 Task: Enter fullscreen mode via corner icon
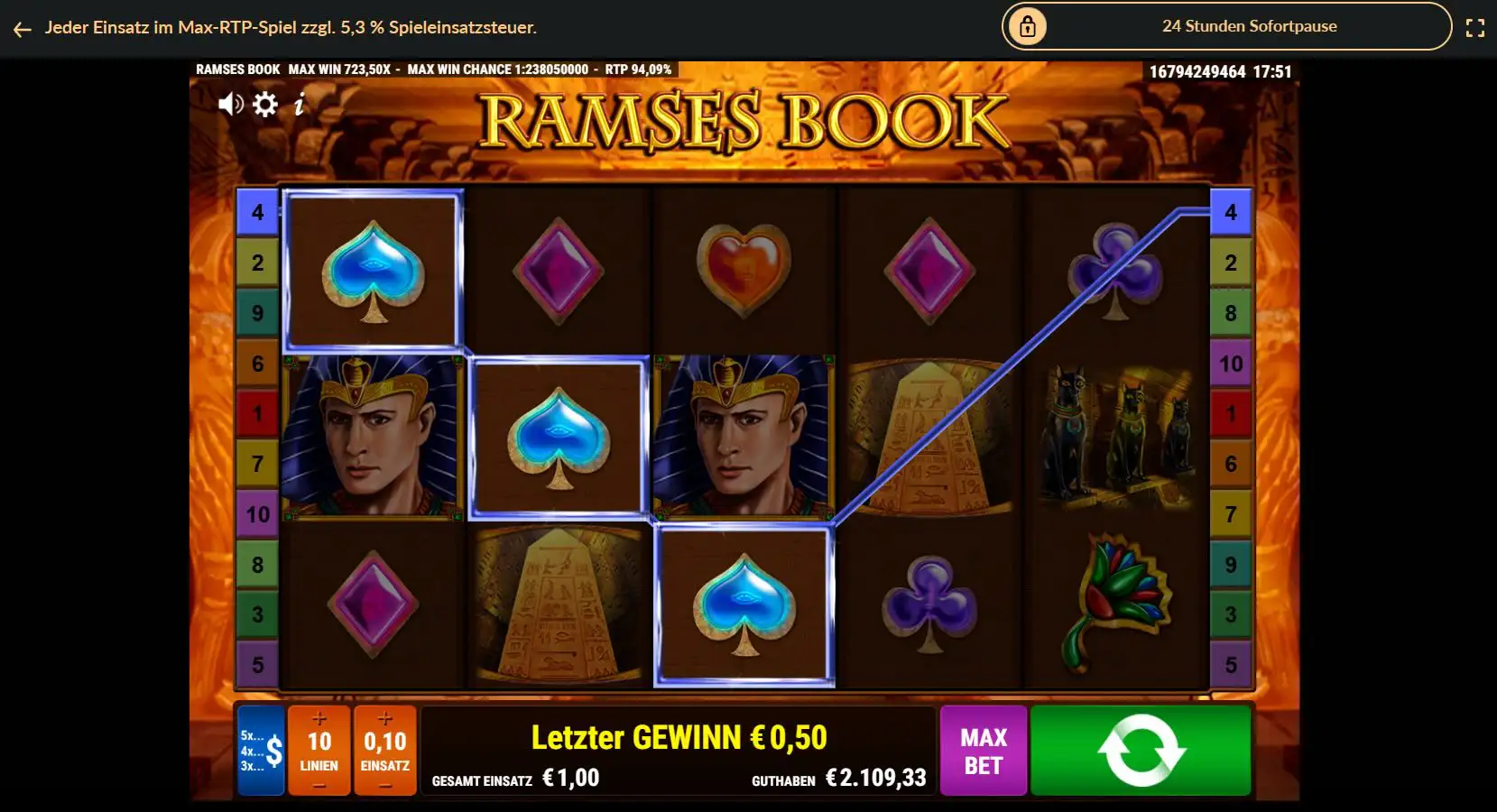click(x=1477, y=26)
